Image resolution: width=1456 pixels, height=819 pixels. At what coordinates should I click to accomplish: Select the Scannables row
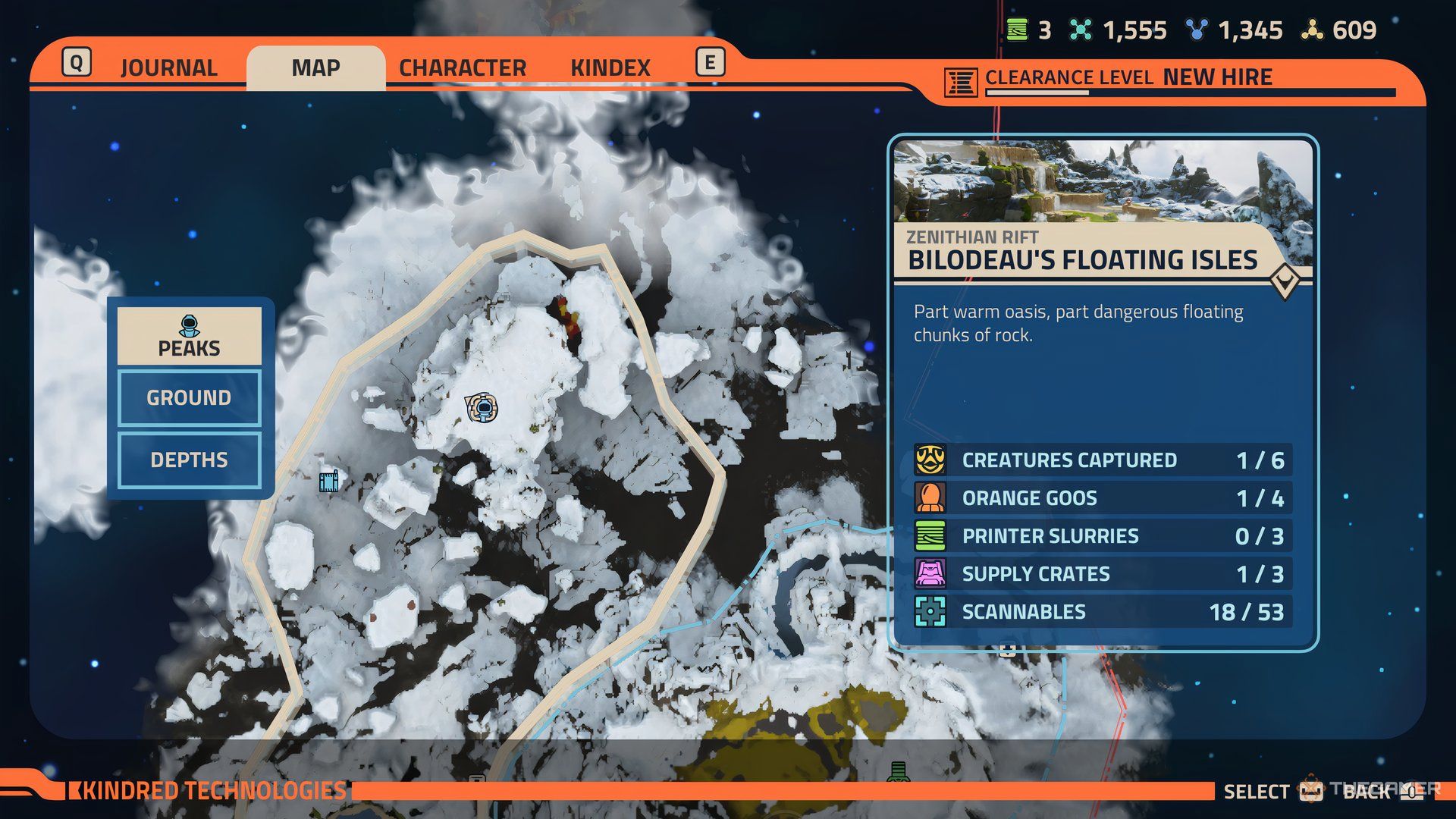coord(1103,612)
